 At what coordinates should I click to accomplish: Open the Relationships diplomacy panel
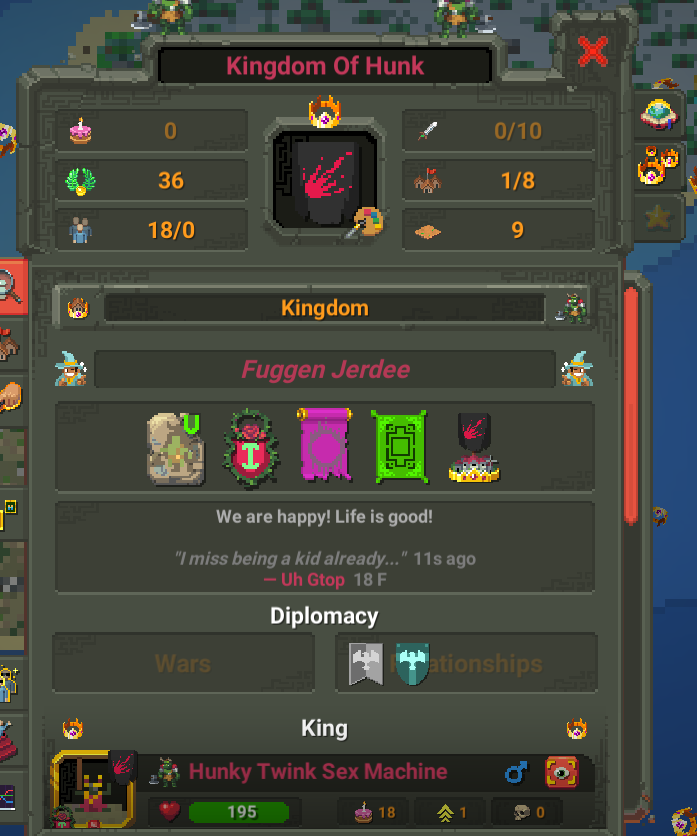[x=466, y=663]
